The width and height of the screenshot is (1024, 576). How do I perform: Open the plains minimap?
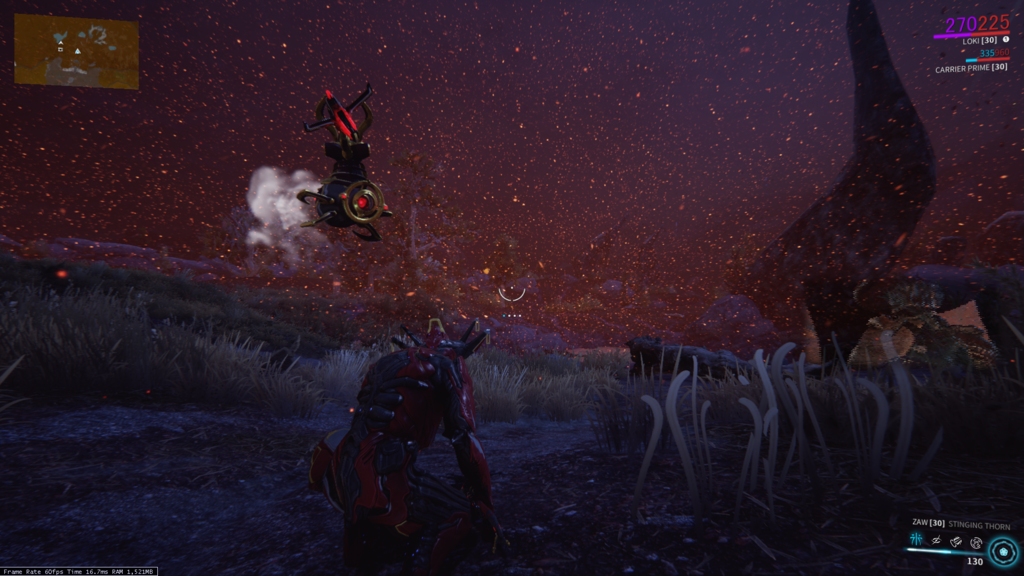coord(76,51)
